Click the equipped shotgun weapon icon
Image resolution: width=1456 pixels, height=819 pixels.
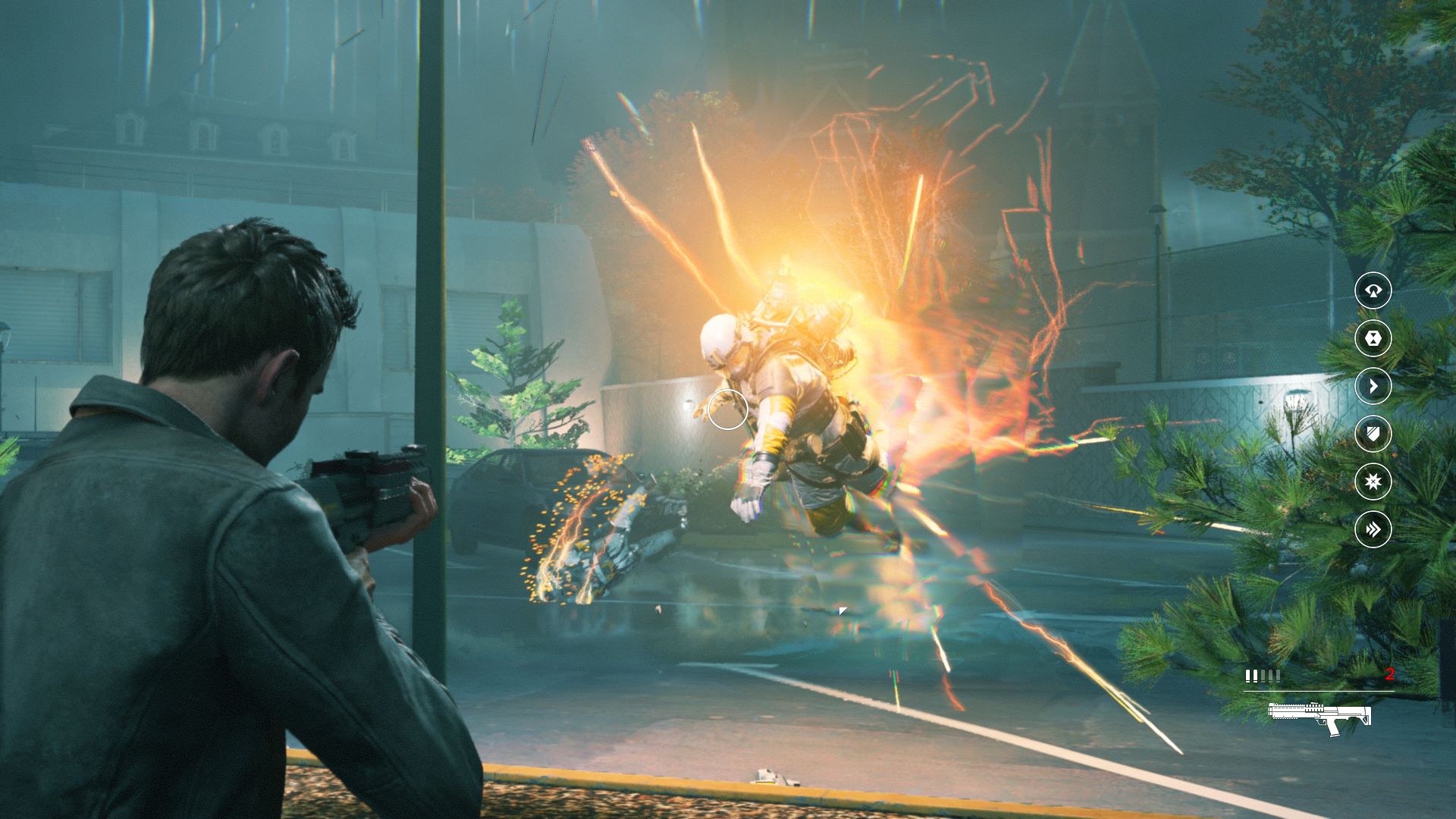(1319, 717)
